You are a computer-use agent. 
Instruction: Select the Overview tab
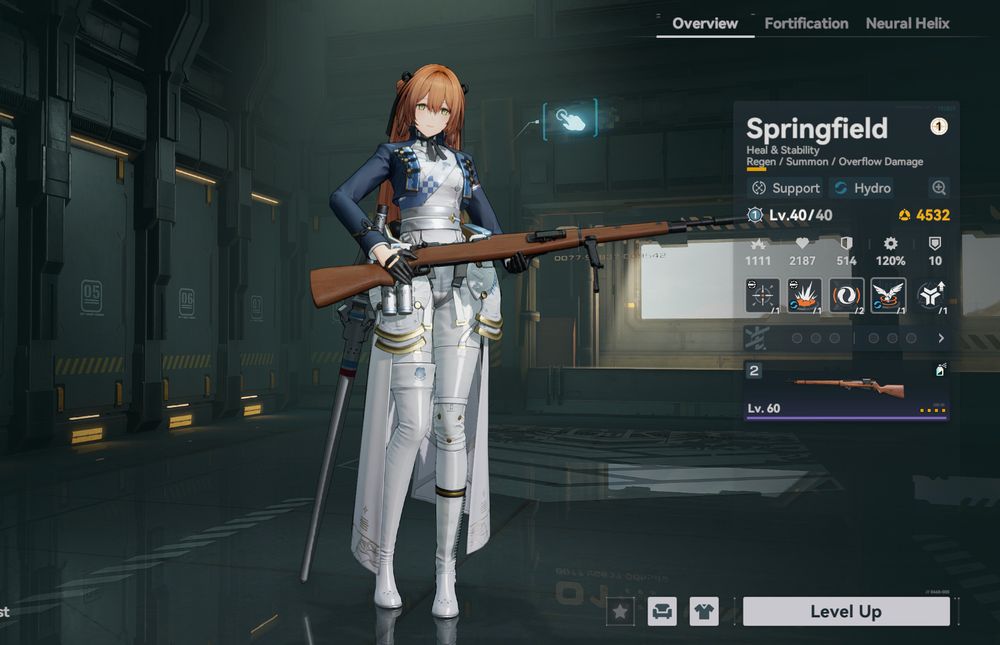(x=705, y=23)
